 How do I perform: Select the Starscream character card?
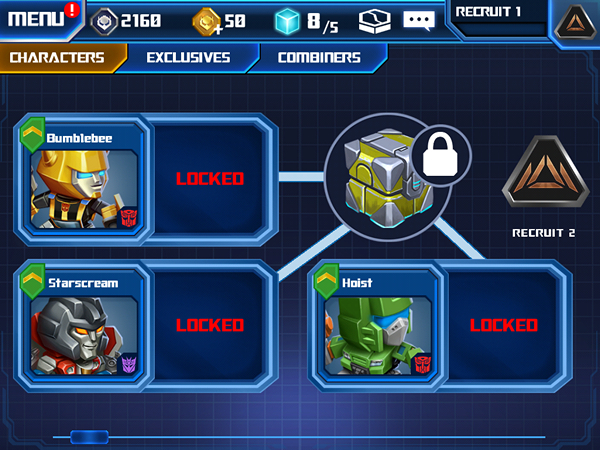(x=83, y=325)
